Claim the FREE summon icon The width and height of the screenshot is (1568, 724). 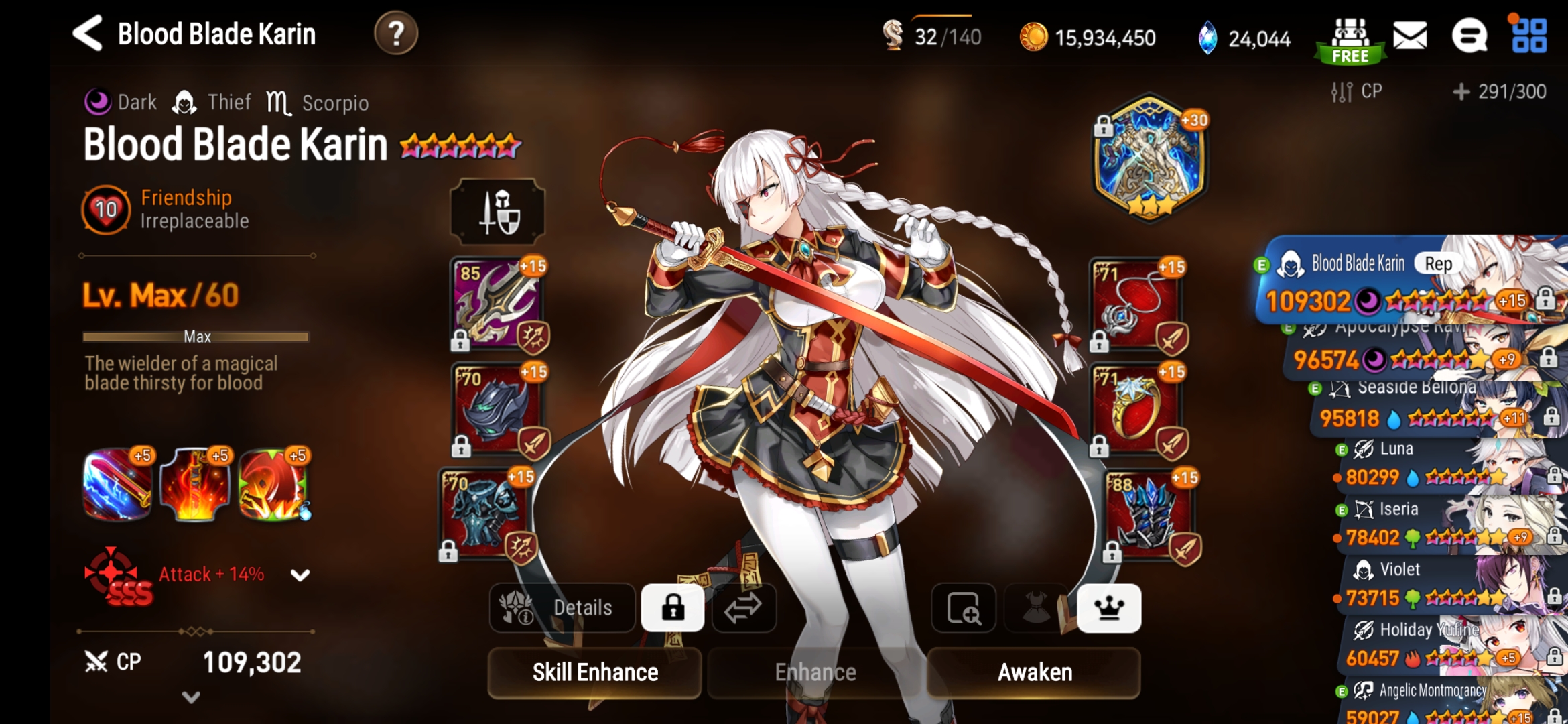[1350, 40]
